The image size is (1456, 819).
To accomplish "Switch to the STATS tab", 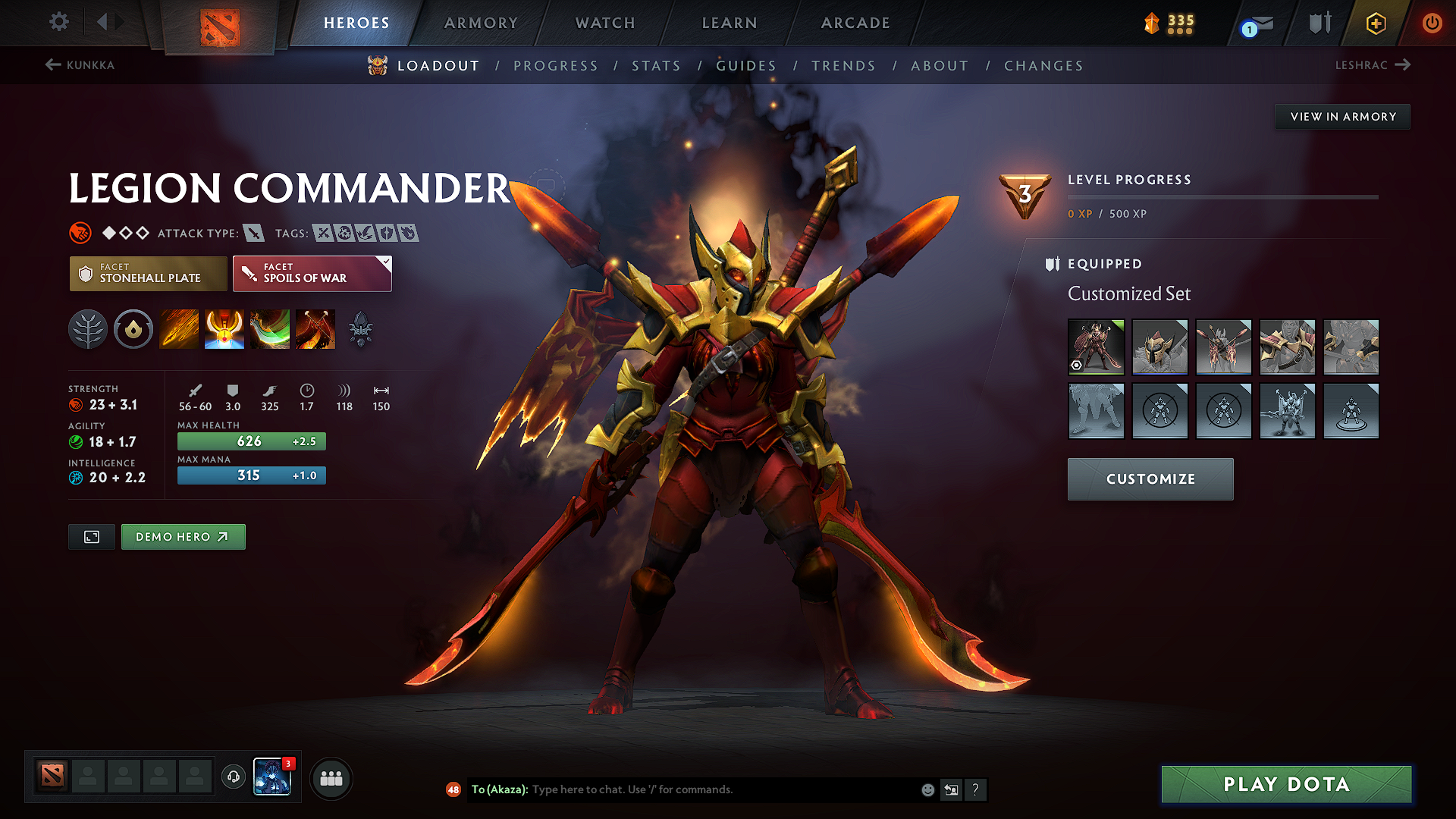I will (x=657, y=66).
